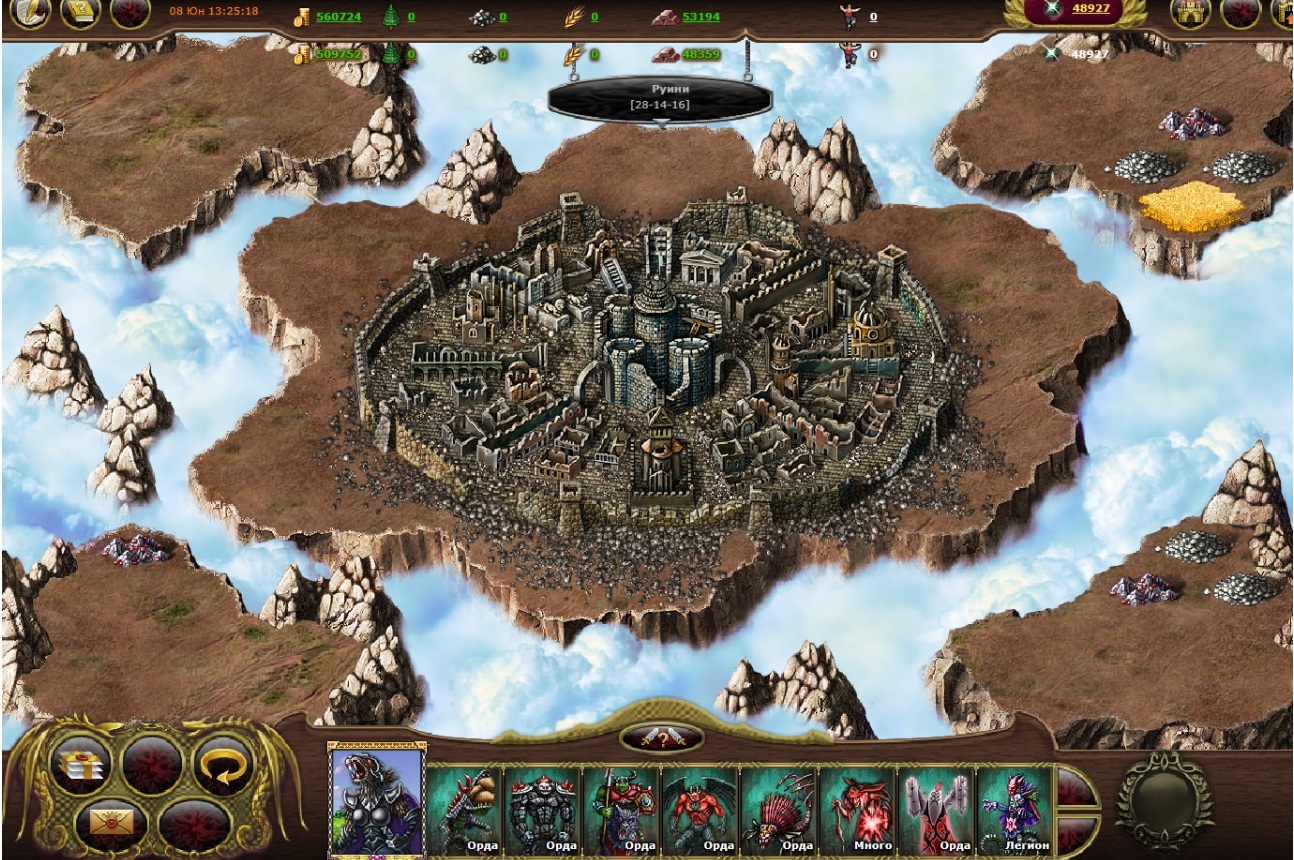Open the quill and scroll menu
The width and height of the screenshot is (1294, 860).
click(29, 13)
